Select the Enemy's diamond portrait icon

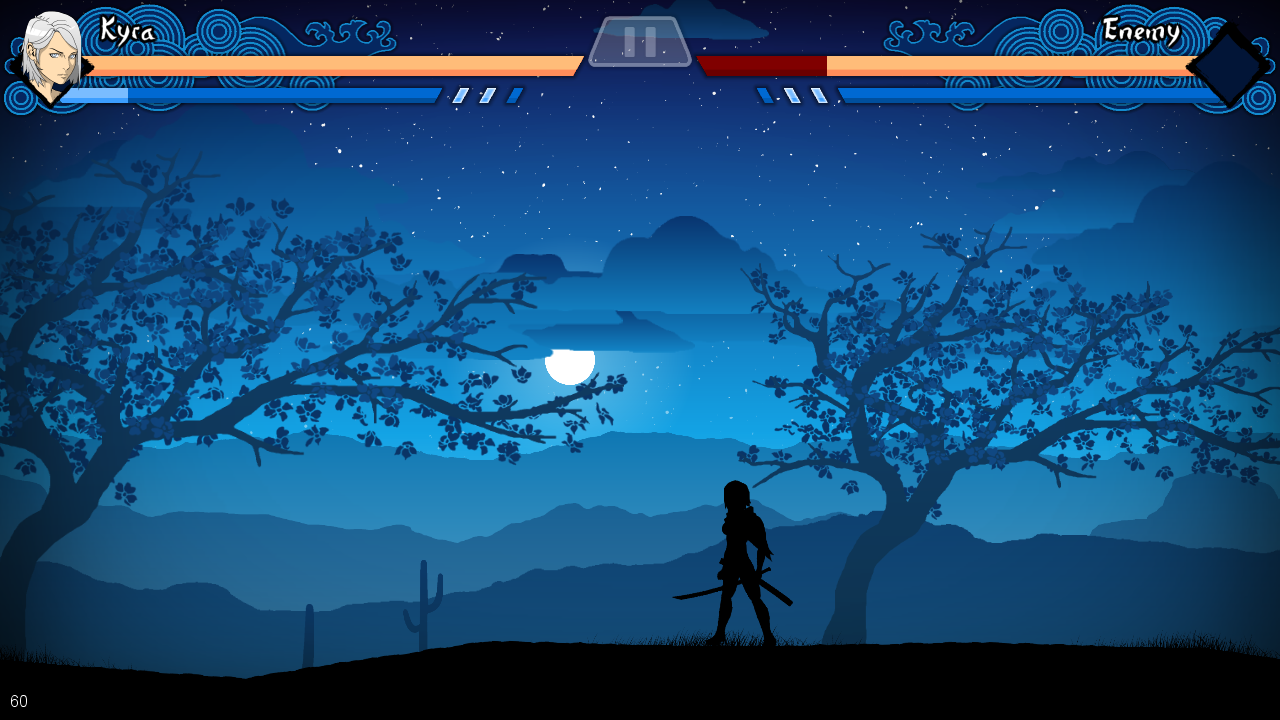point(1226,63)
